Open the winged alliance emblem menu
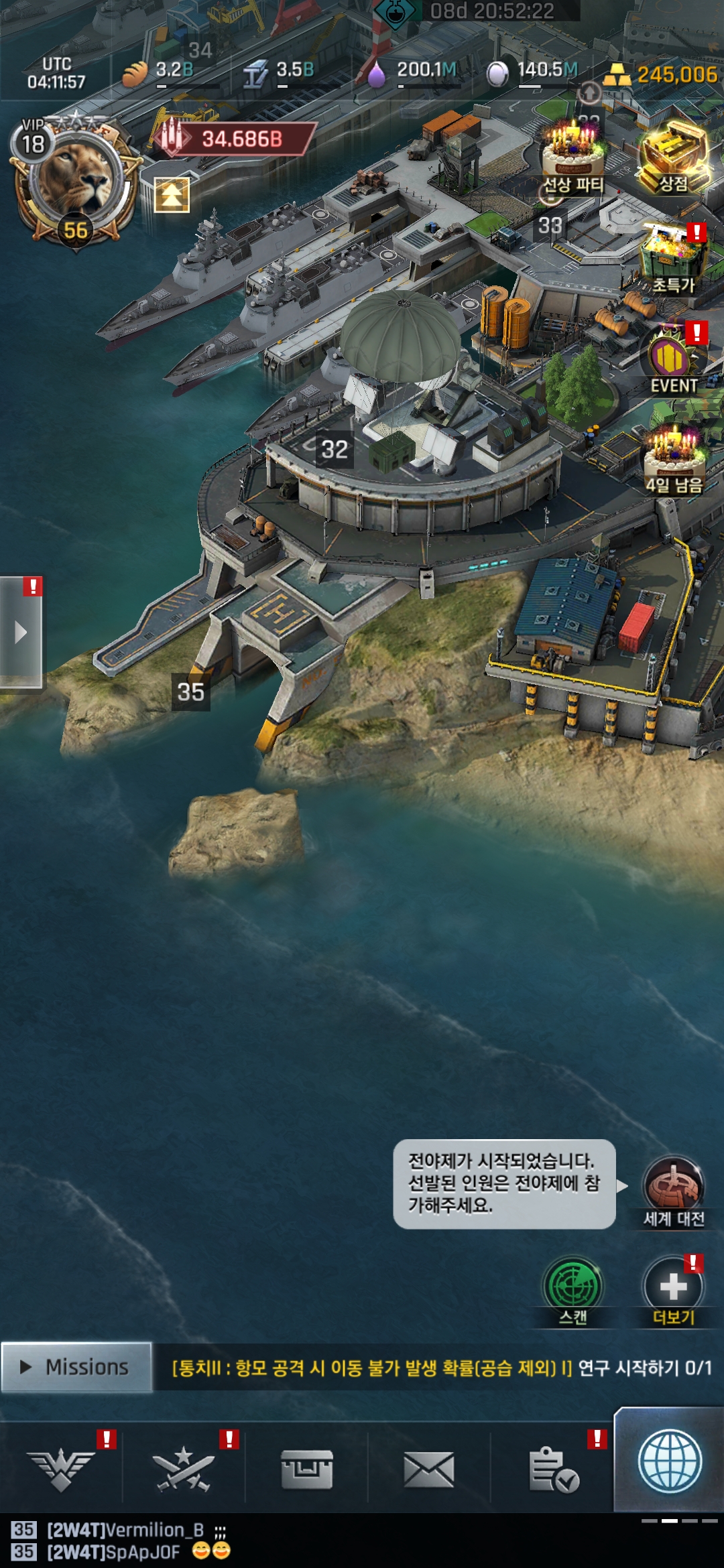Image resolution: width=724 pixels, height=1568 pixels. click(61, 1469)
